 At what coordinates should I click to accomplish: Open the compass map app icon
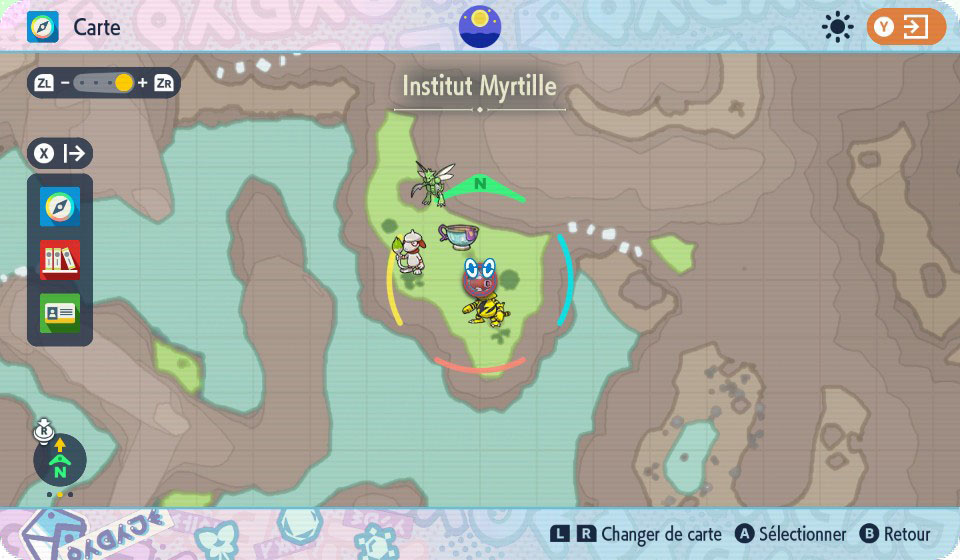[x=59, y=207]
